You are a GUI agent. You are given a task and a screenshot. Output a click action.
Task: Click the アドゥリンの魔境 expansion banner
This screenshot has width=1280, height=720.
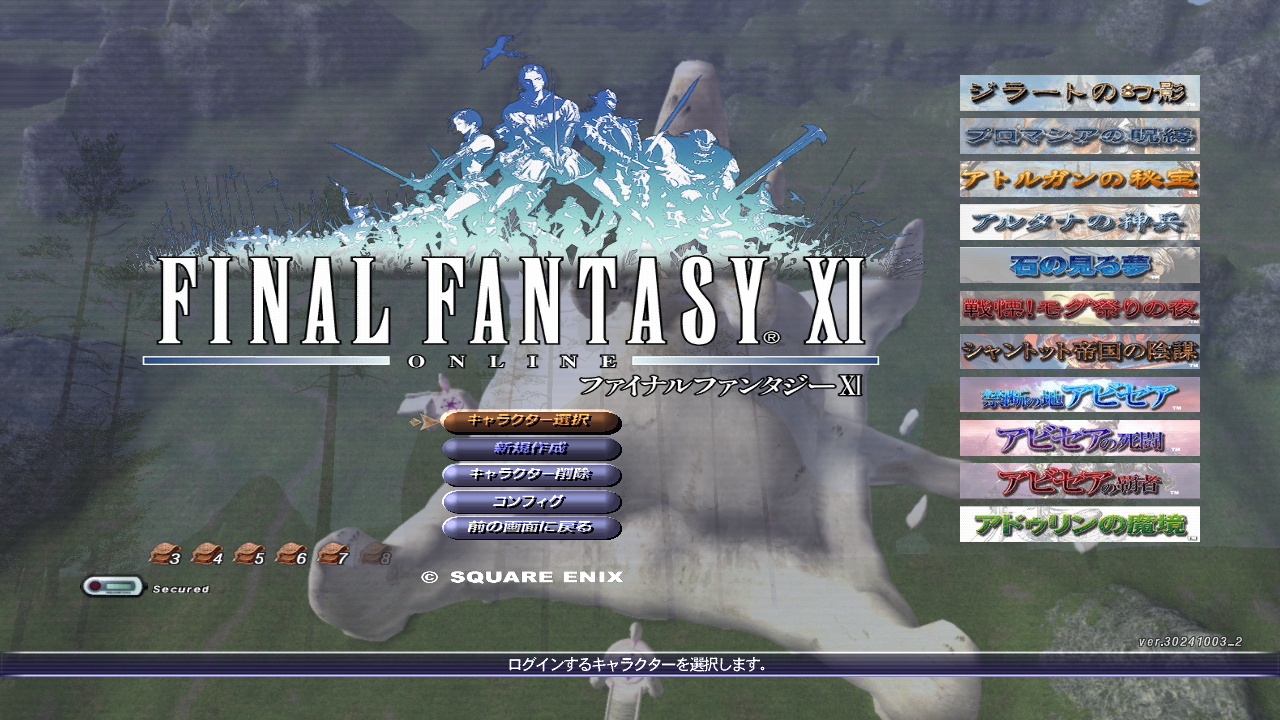(1078, 522)
